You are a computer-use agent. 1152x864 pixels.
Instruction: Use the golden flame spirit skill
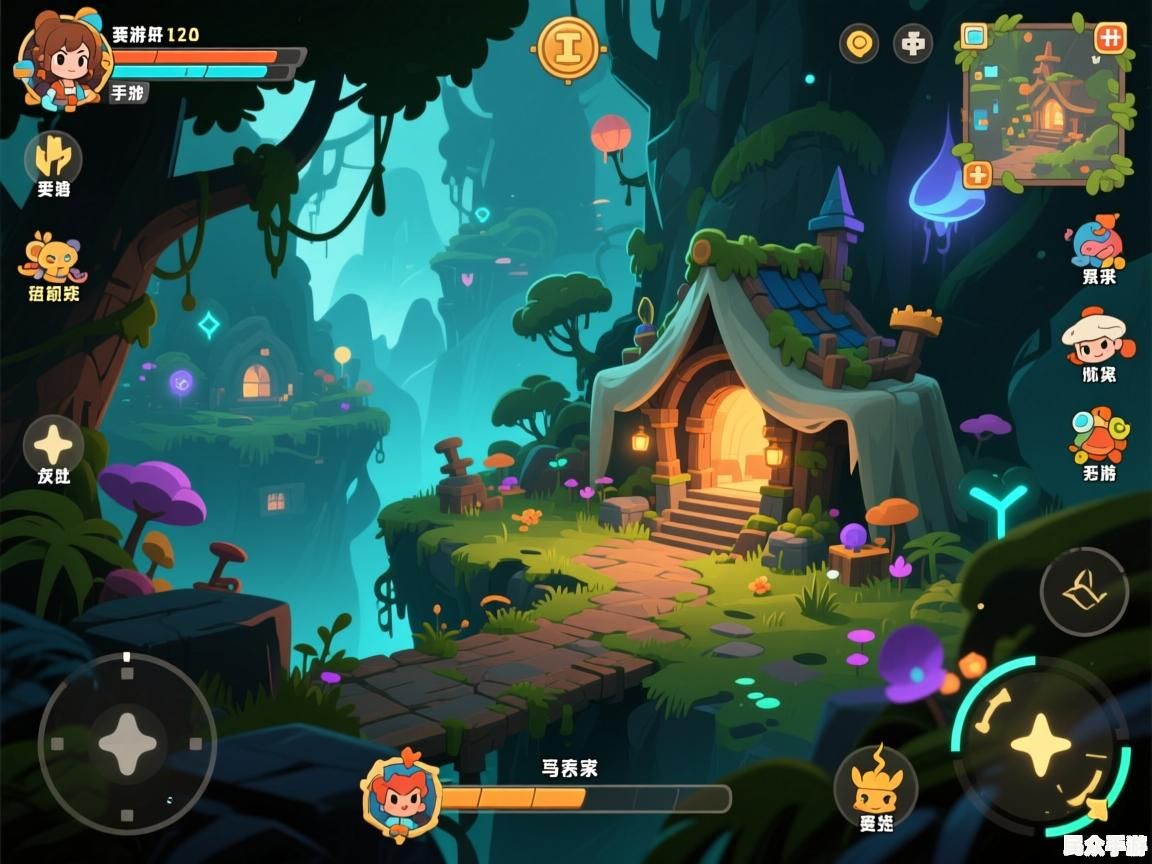876,783
